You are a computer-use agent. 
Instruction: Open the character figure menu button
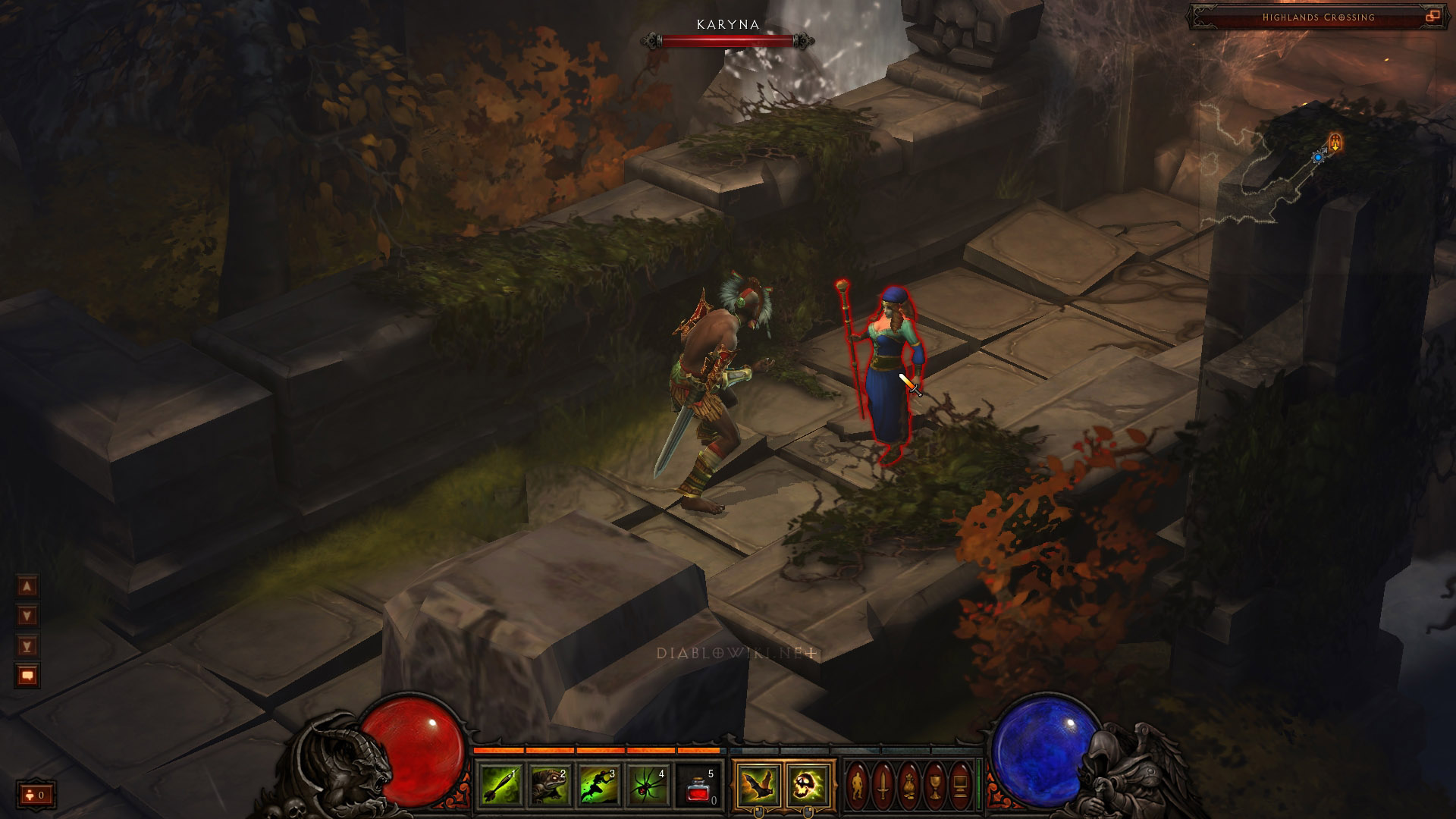(x=858, y=785)
